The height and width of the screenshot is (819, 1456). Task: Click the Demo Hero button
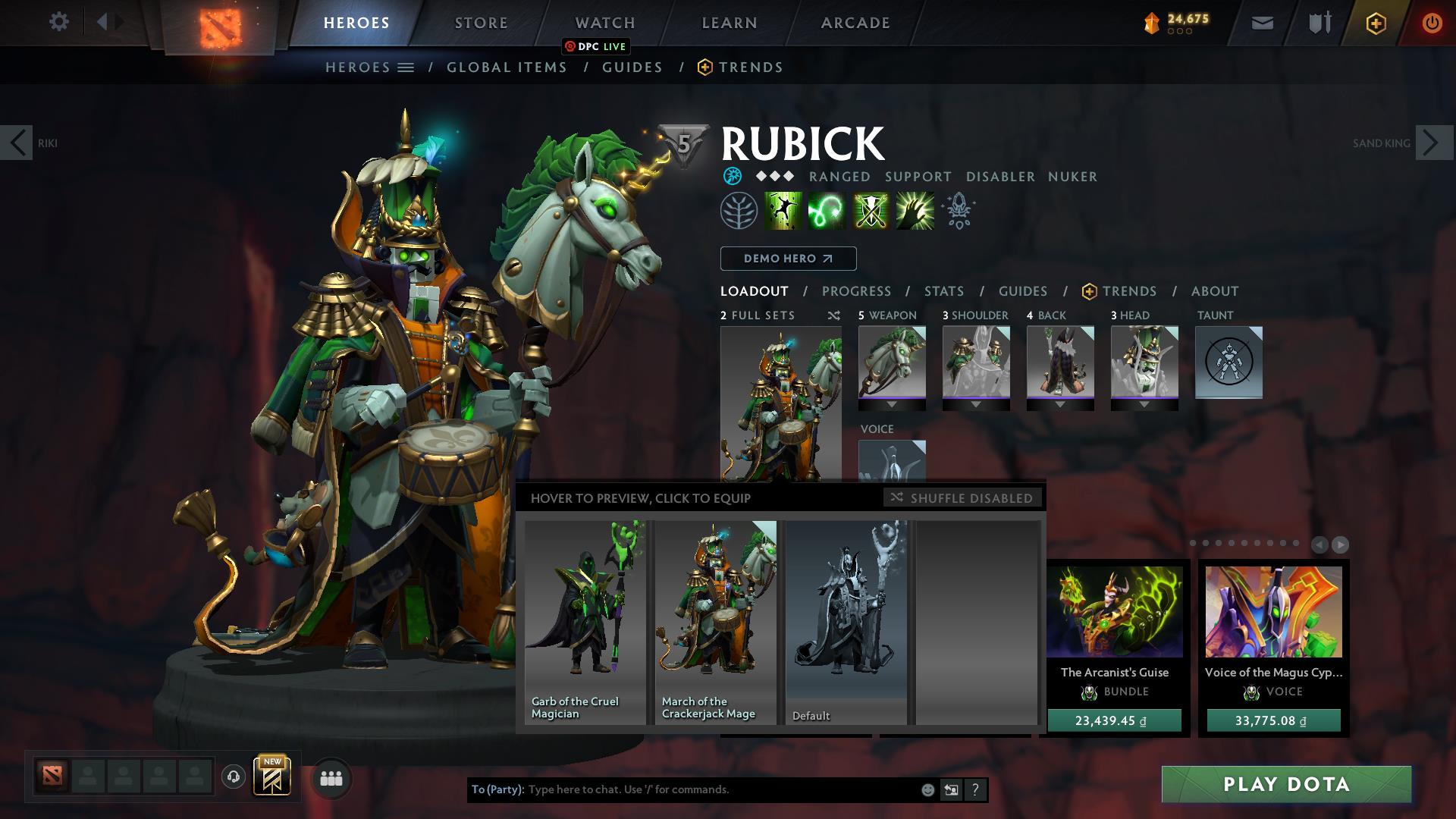click(x=788, y=259)
